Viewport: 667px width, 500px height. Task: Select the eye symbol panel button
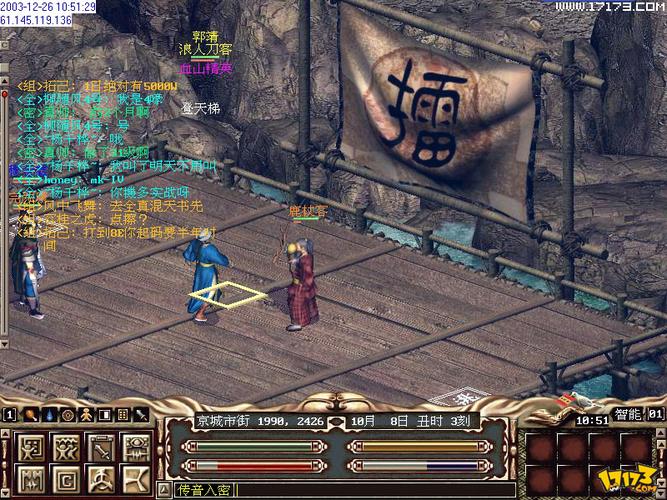(x=136, y=444)
